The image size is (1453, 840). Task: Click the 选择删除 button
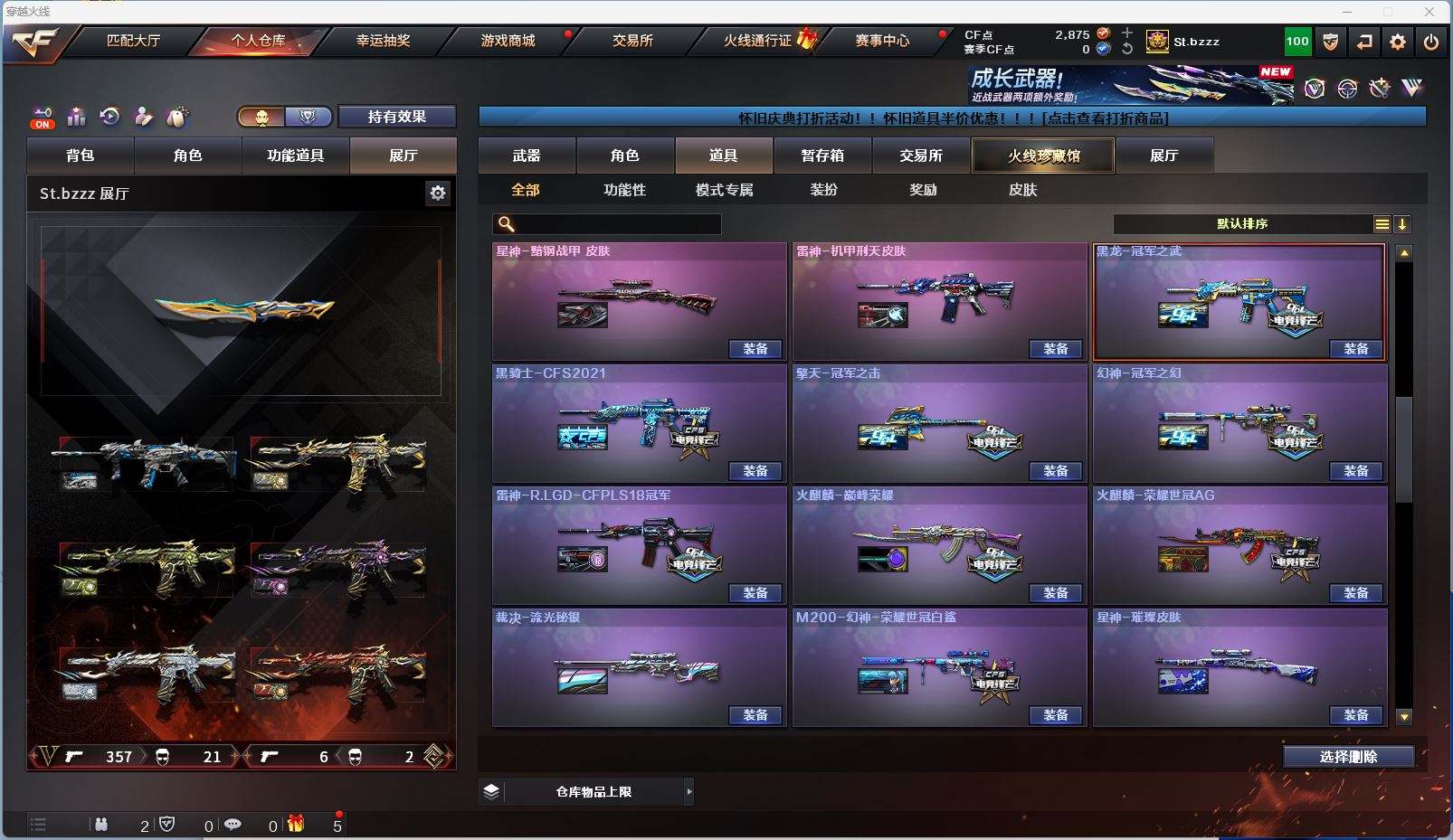pos(1348,757)
